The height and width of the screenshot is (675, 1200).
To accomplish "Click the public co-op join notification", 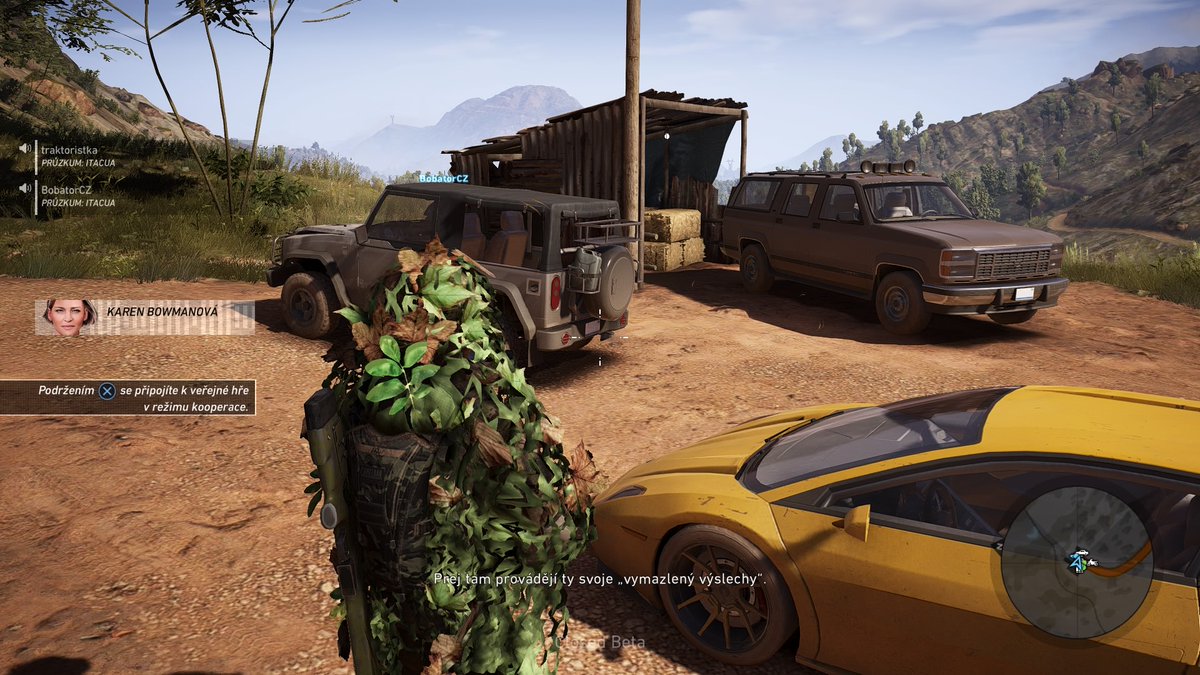I will (x=128, y=398).
